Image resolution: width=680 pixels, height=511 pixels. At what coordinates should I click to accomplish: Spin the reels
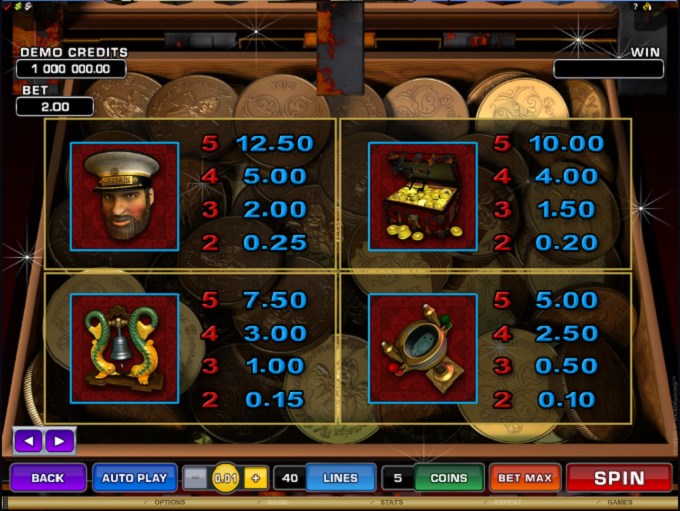pos(619,478)
